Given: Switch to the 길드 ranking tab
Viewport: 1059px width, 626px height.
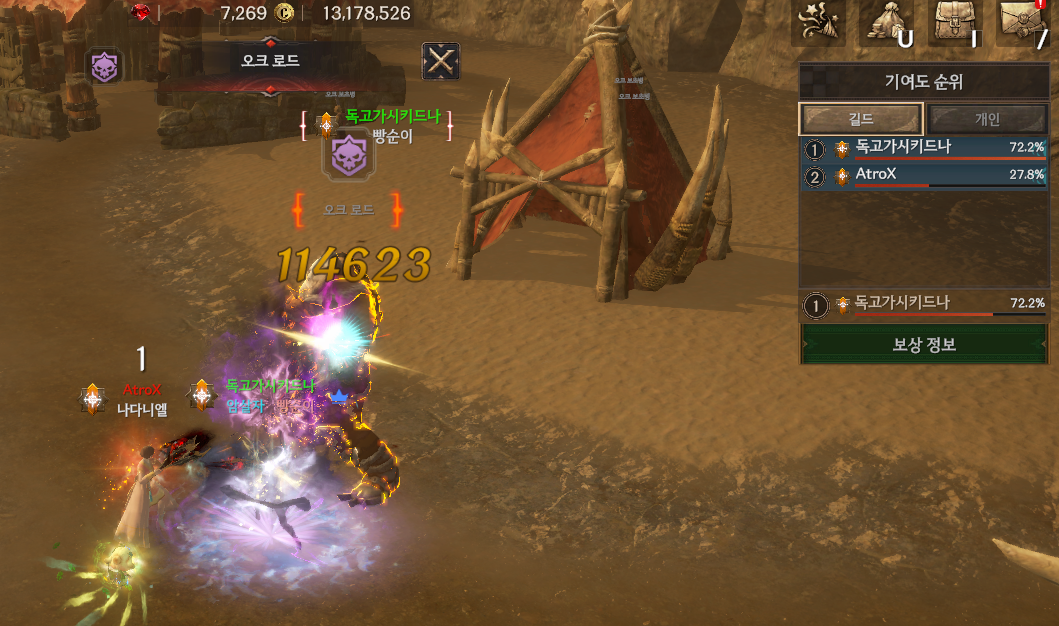Looking at the screenshot, I should tap(860, 119).
